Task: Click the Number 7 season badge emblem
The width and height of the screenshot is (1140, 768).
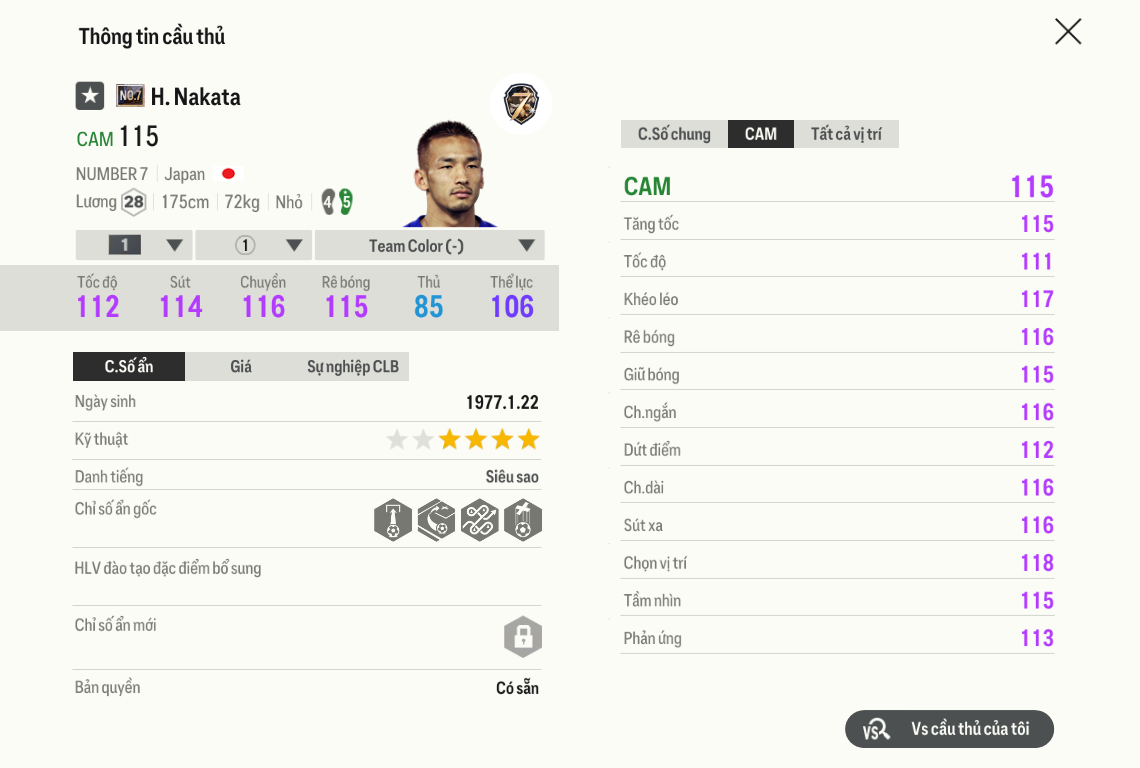Action: click(x=521, y=104)
